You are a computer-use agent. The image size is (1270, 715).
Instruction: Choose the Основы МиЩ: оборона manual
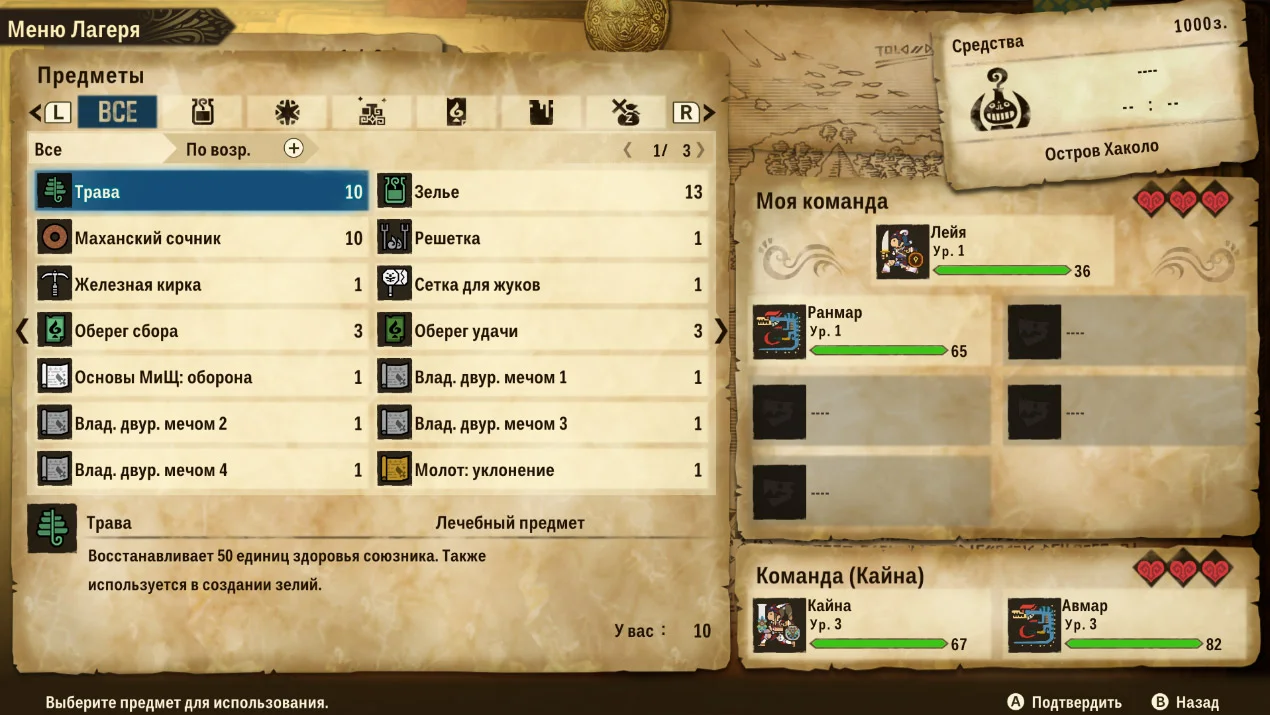tap(201, 377)
